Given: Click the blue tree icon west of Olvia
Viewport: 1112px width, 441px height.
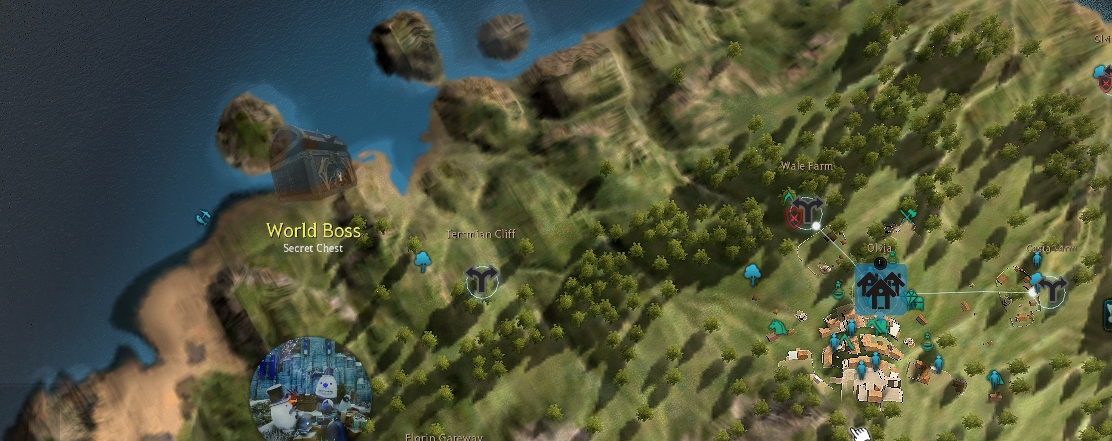Looking at the screenshot, I should tap(753, 274).
